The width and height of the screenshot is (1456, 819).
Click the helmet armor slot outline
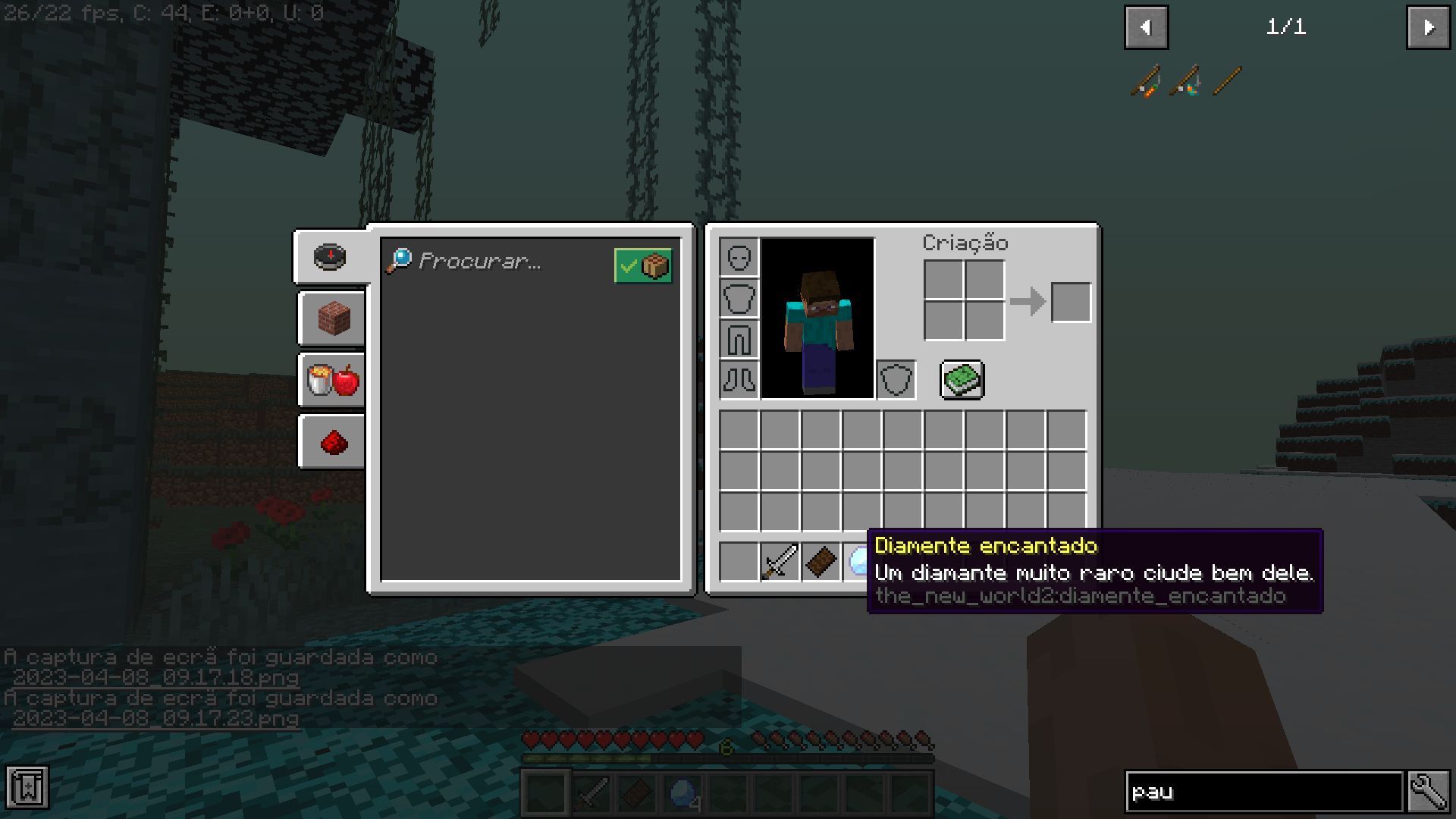click(x=739, y=257)
